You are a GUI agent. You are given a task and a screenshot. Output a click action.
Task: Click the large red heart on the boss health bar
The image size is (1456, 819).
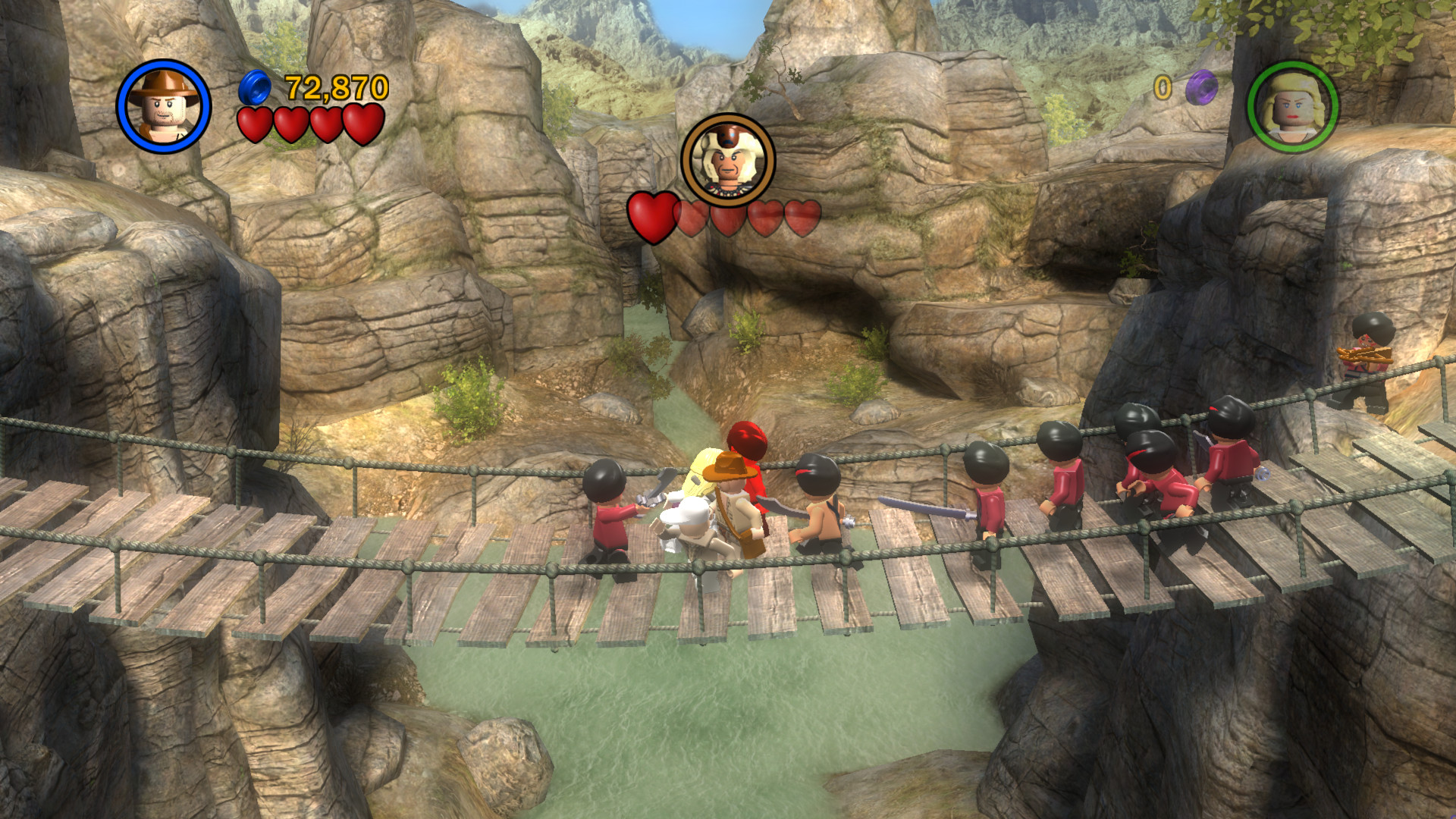point(651,215)
